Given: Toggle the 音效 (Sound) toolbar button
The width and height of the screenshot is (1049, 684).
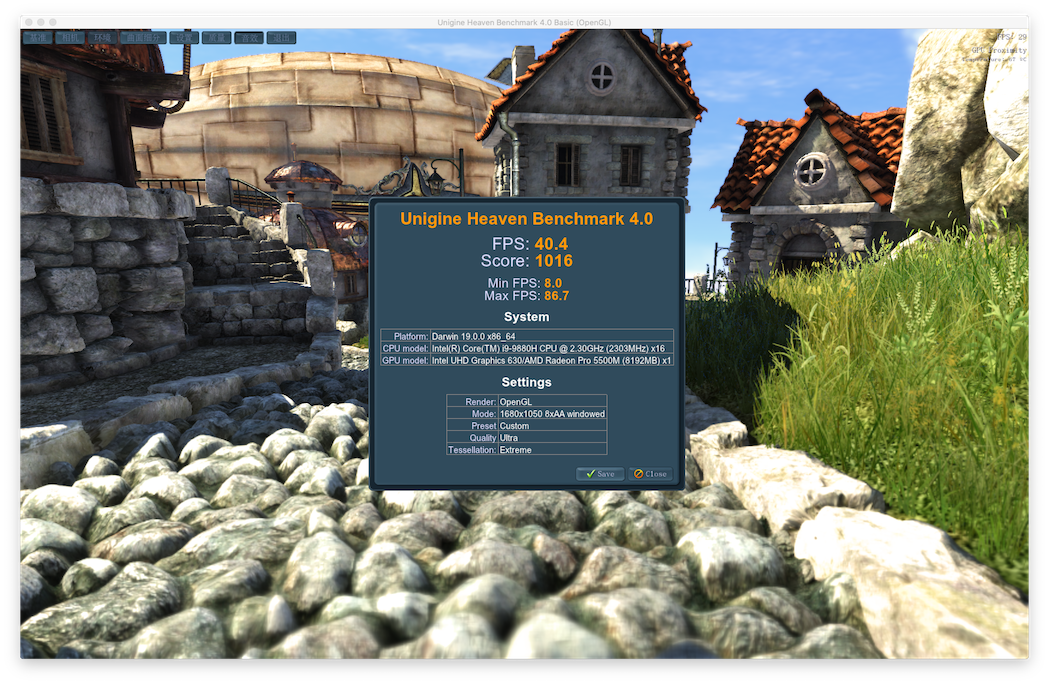Looking at the screenshot, I should pos(249,38).
